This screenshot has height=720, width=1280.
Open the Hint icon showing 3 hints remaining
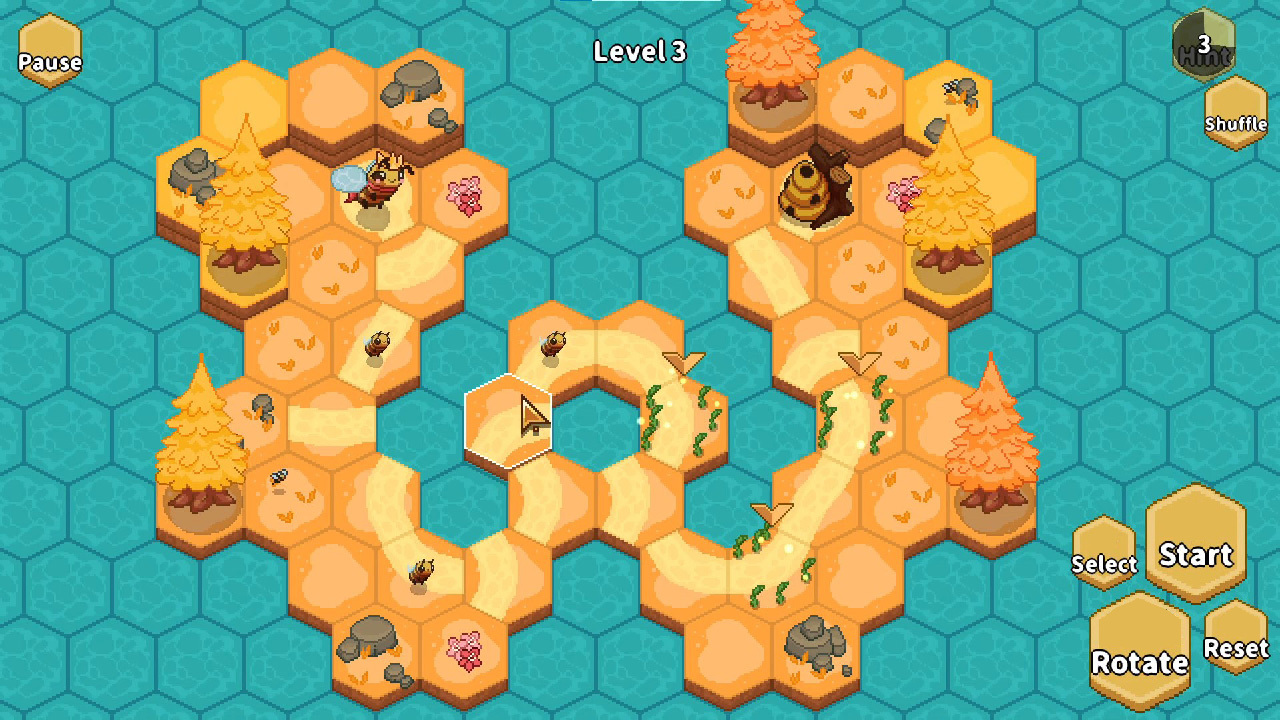pyautogui.click(x=1203, y=45)
